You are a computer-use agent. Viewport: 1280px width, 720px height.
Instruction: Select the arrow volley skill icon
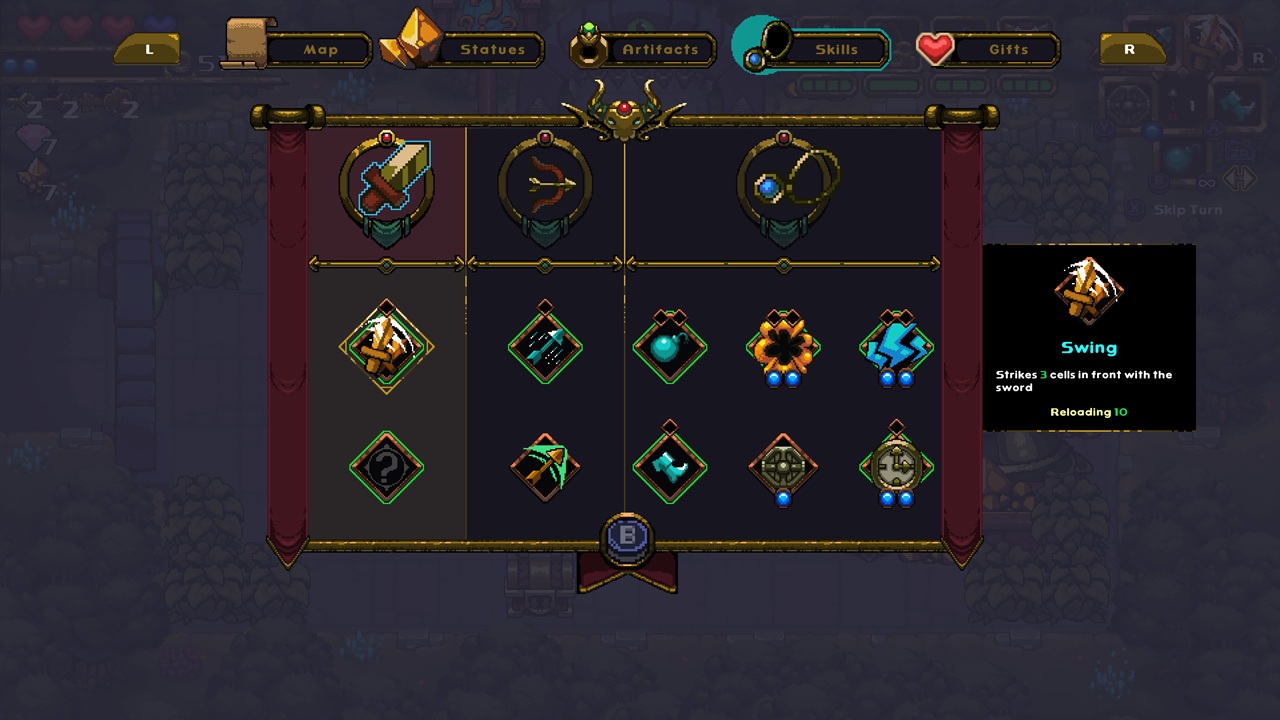pyautogui.click(x=545, y=348)
